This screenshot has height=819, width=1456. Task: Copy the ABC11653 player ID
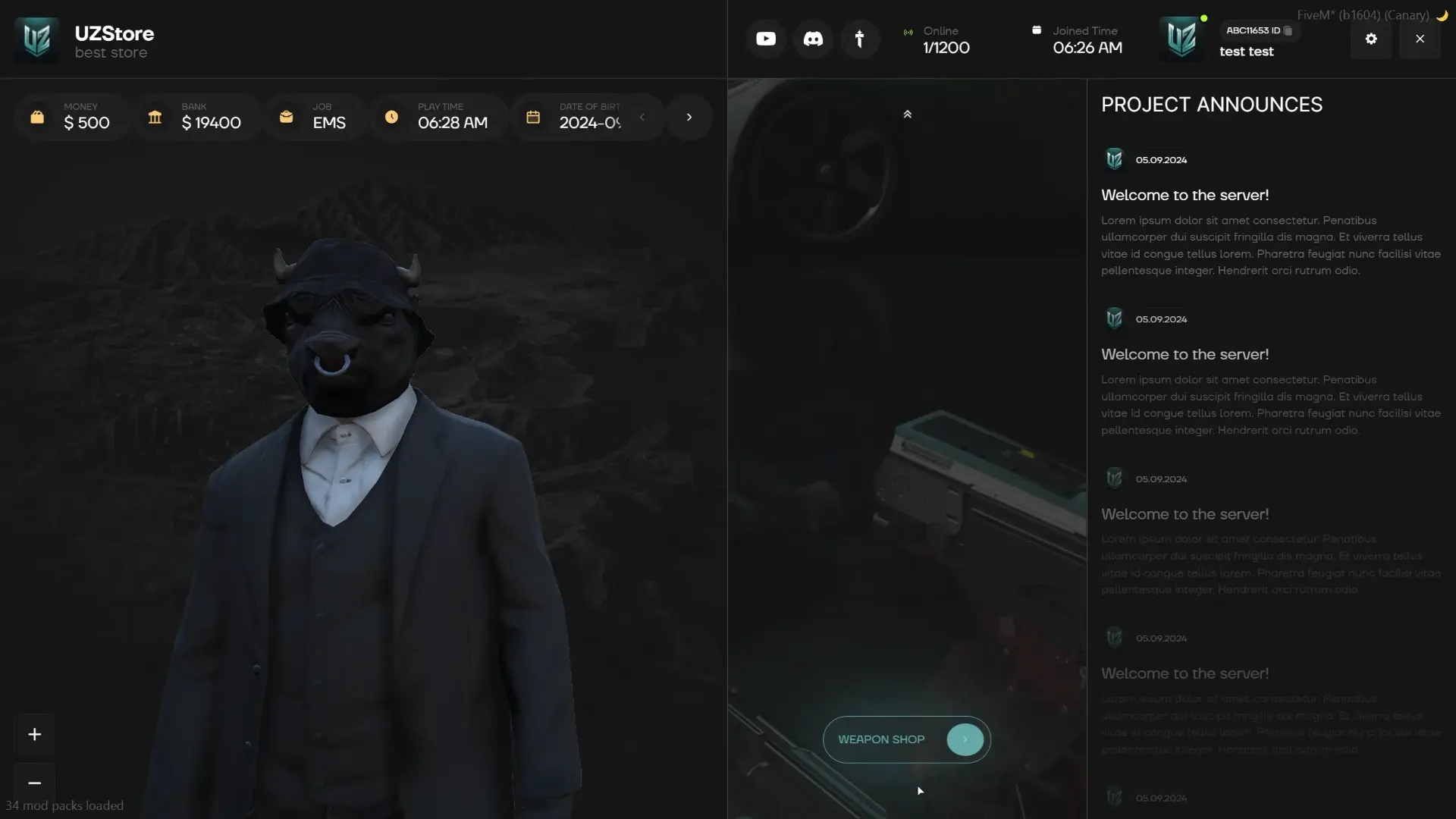tap(1288, 31)
